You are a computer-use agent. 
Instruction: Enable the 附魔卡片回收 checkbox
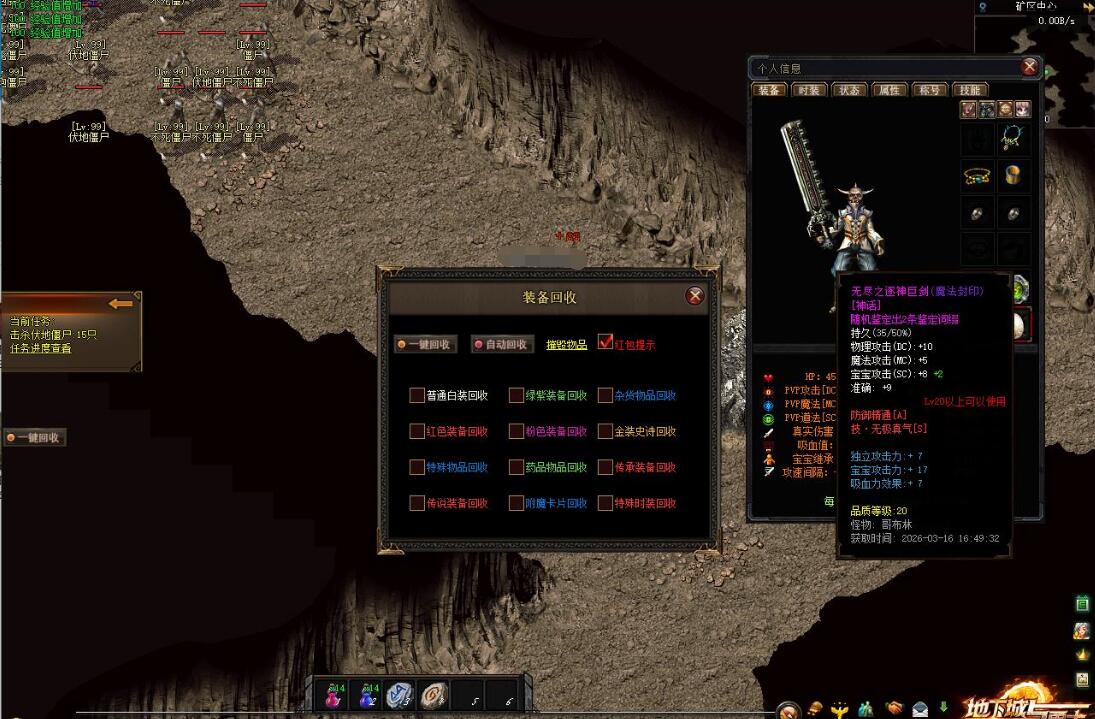(516, 504)
